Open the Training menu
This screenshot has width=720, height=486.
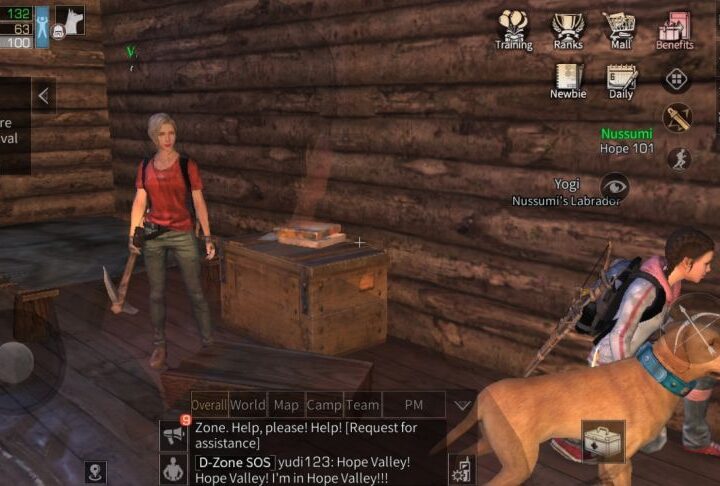(x=514, y=29)
